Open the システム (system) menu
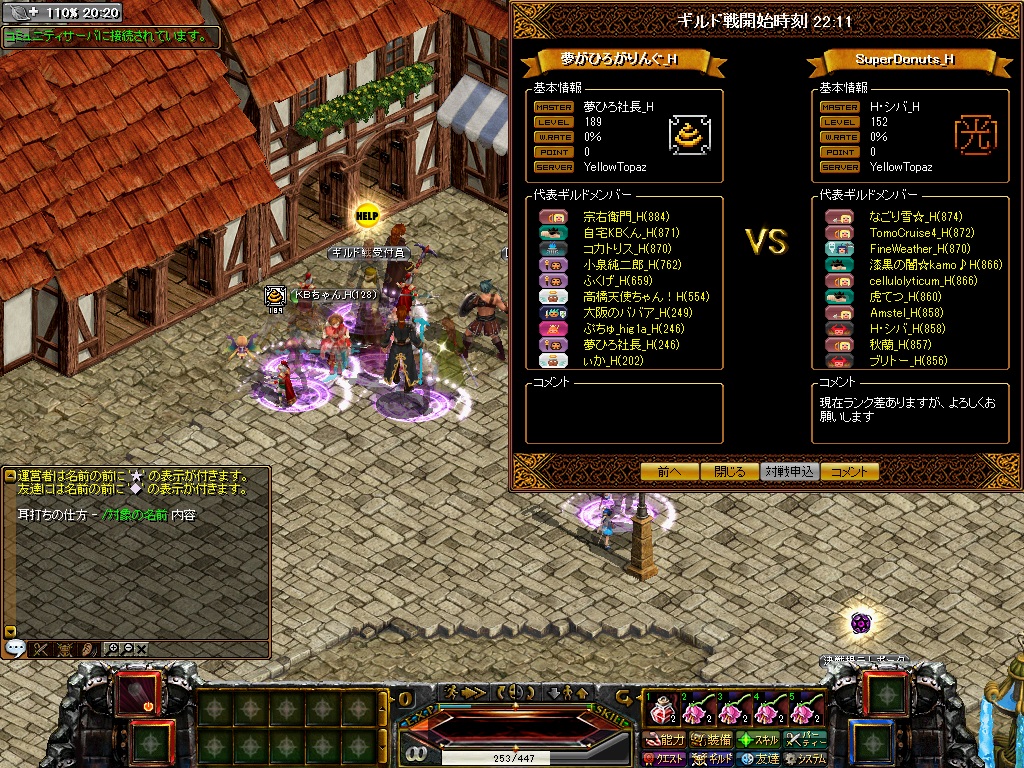This screenshot has height=768, width=1024. [x=806, y=760]
